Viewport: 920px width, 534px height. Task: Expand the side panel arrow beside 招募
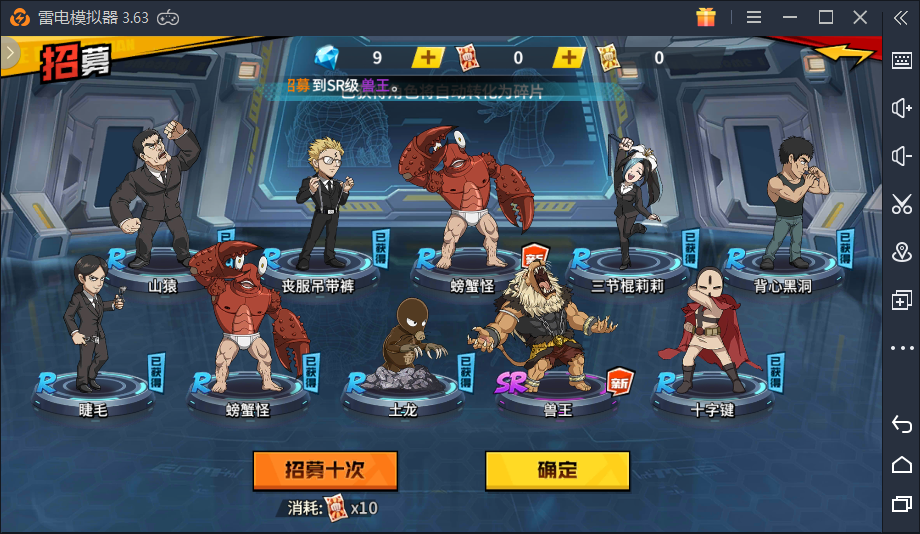[x=10, y=54]
